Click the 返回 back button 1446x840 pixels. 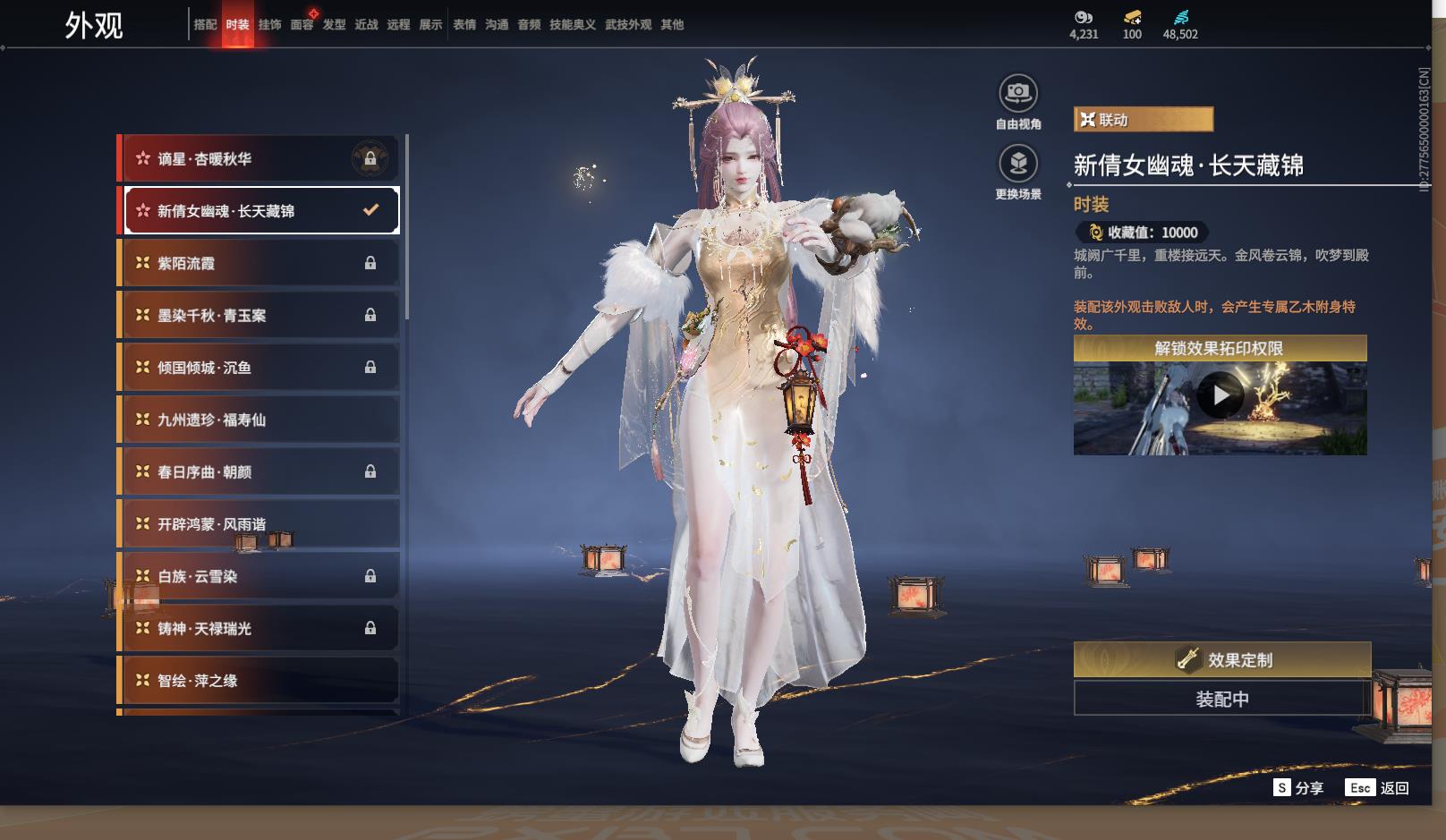pyautogui.click(x=1377, y=788)
